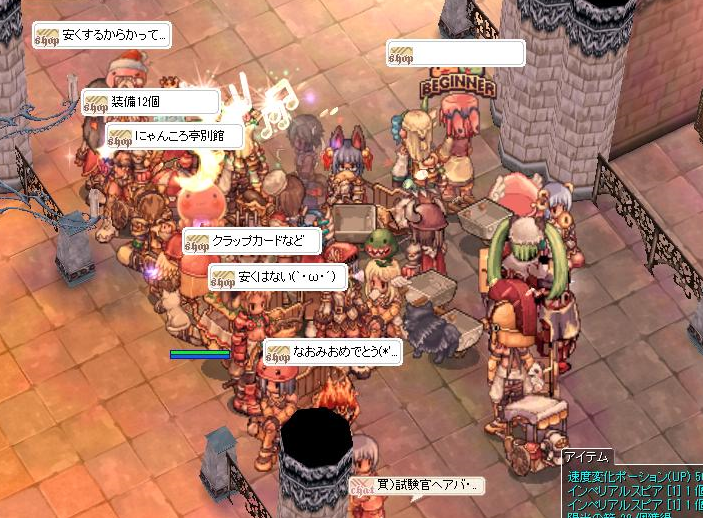Open the 安くはない(´・ω・`) shop
The height and width of the screenshot is (518, 703).
(x=277, y=277)
